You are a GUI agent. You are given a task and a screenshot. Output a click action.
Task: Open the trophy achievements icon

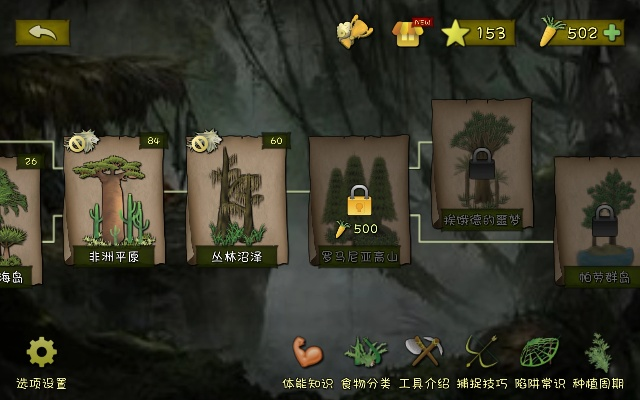(353, 33)
